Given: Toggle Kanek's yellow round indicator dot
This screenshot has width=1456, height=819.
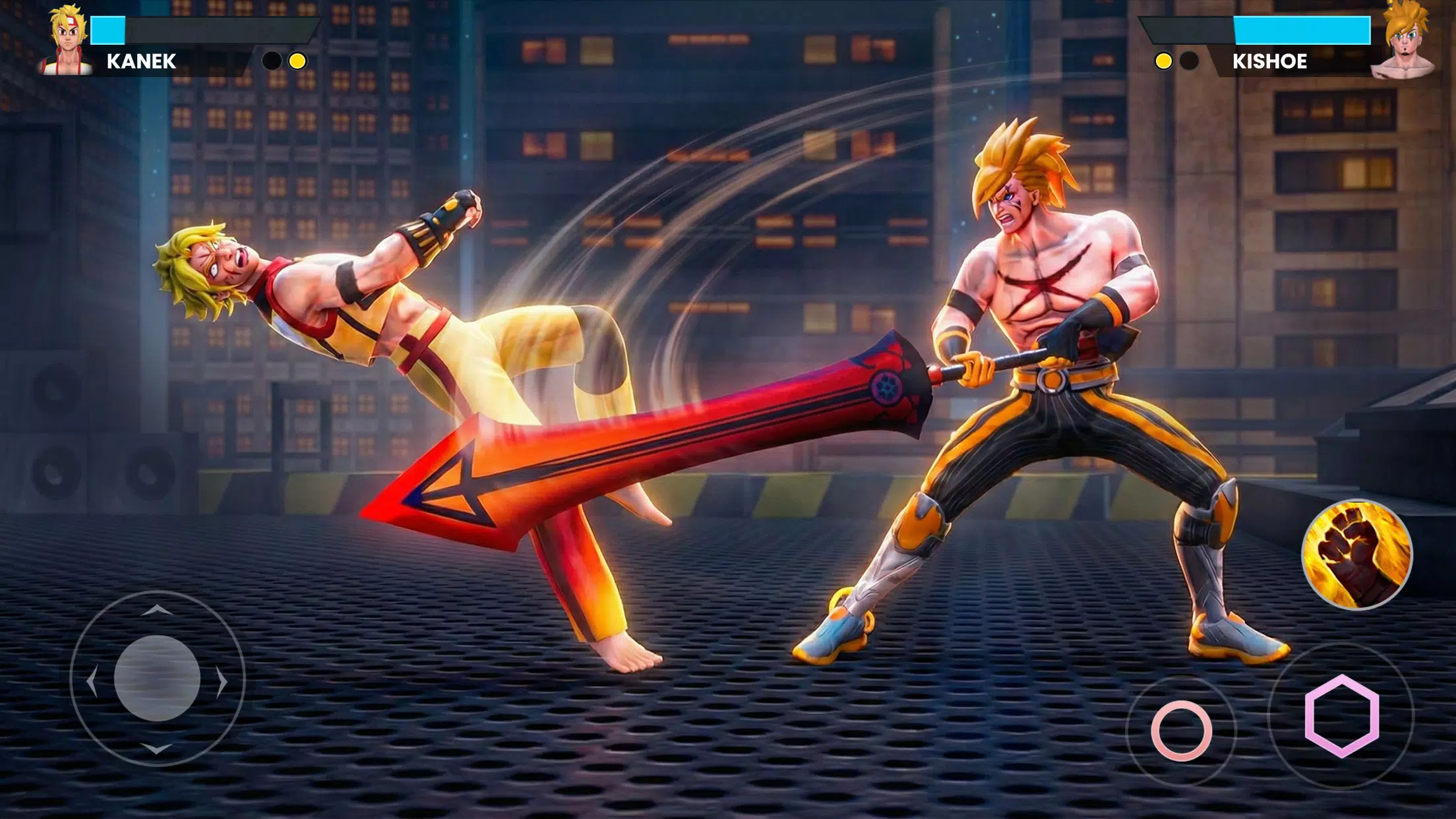Looking at the screenshot, I should coord(297,61).
